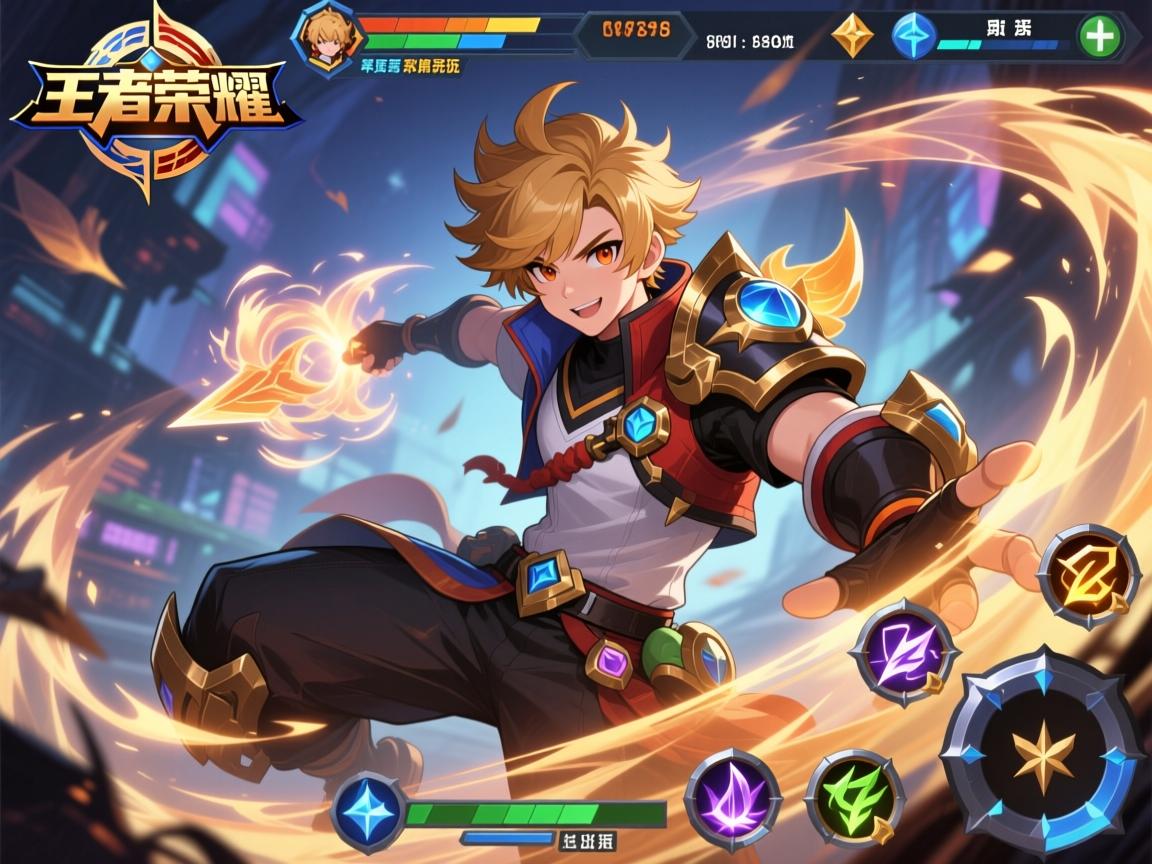Click the gold diamond currency icon
Image resolution: width=1152 pixels, height=864 pixels.
[852, 35]
